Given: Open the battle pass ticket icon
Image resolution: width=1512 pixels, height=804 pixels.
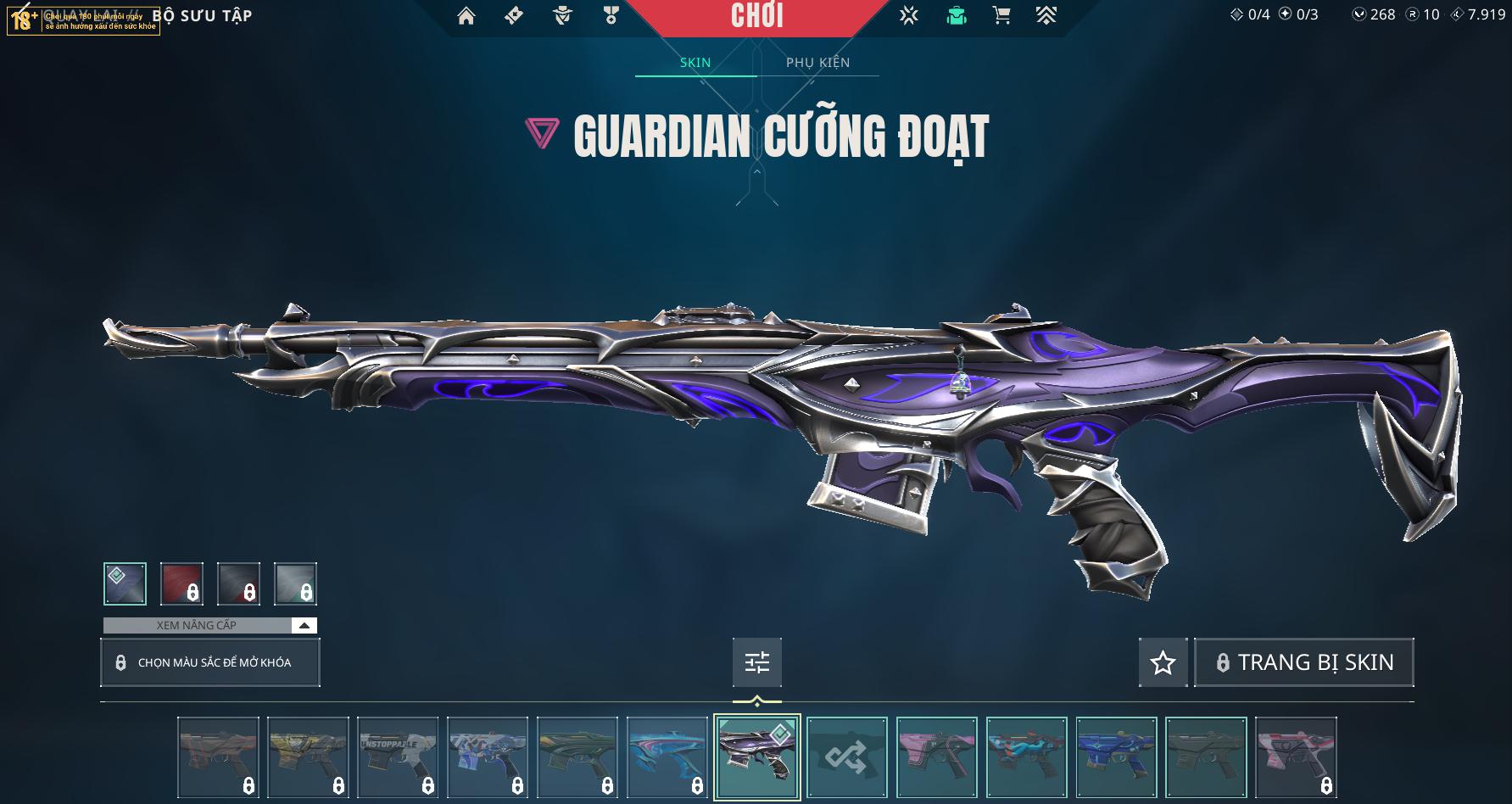Looking at the screenshot, I should pyautogui.click(x=513, y=16).
